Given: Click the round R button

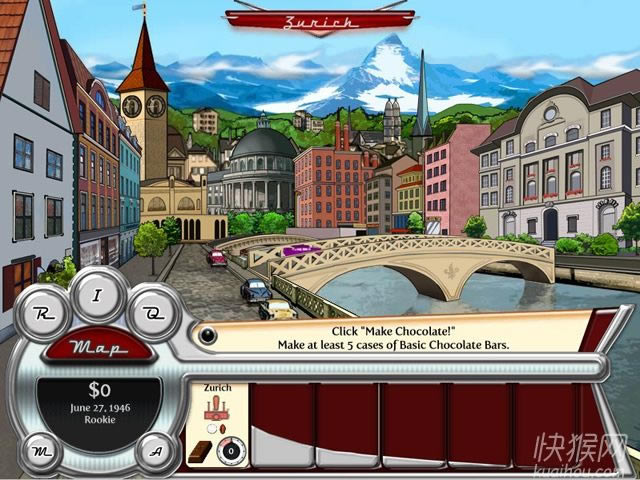Looking at the screenshot, I should 43,312.
